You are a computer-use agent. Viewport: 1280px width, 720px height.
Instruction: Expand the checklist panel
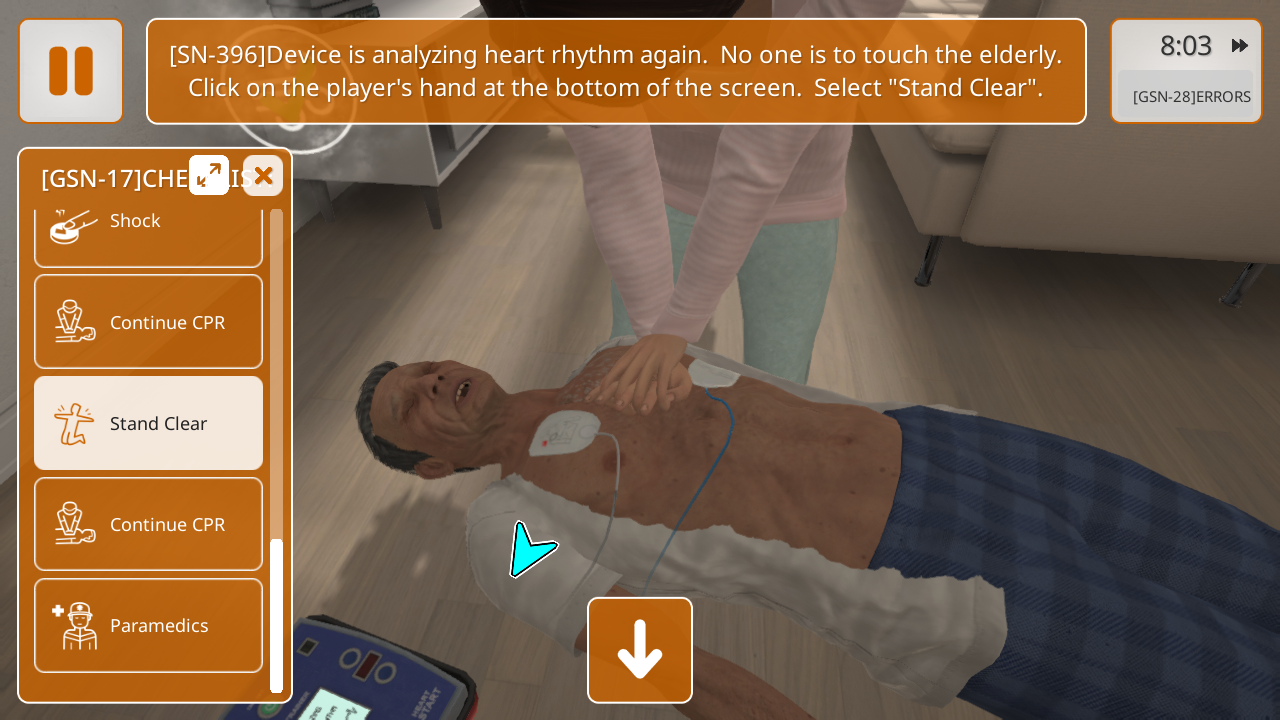tap(209, 175)
